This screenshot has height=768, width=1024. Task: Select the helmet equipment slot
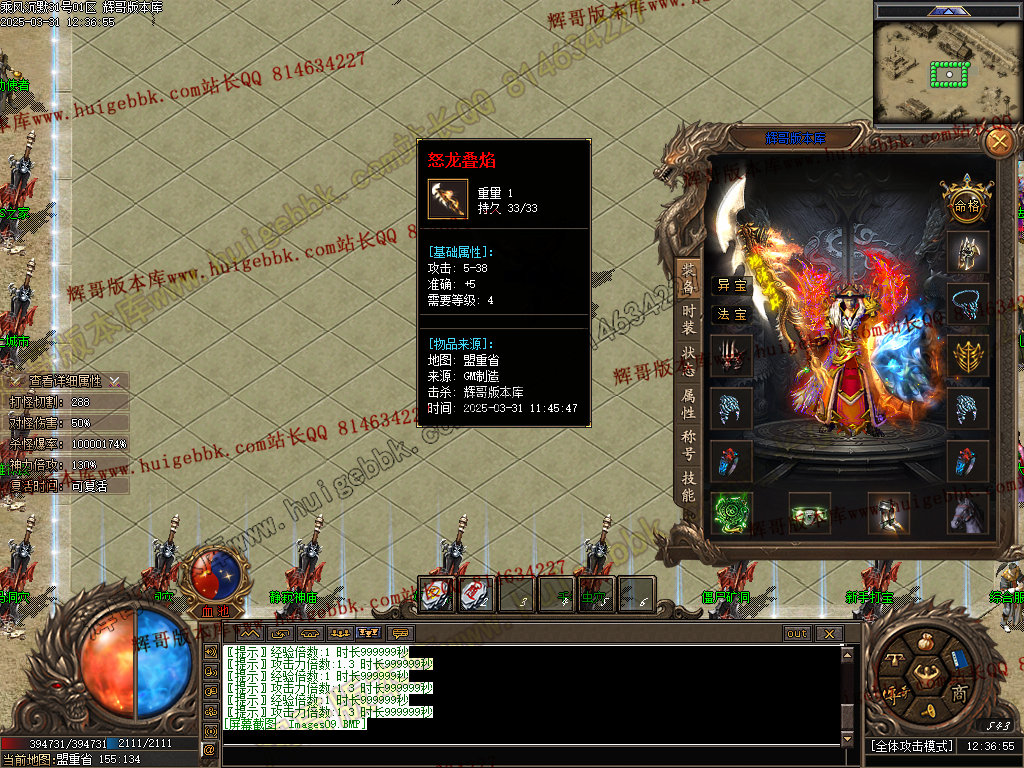click(x=968, y=252)
